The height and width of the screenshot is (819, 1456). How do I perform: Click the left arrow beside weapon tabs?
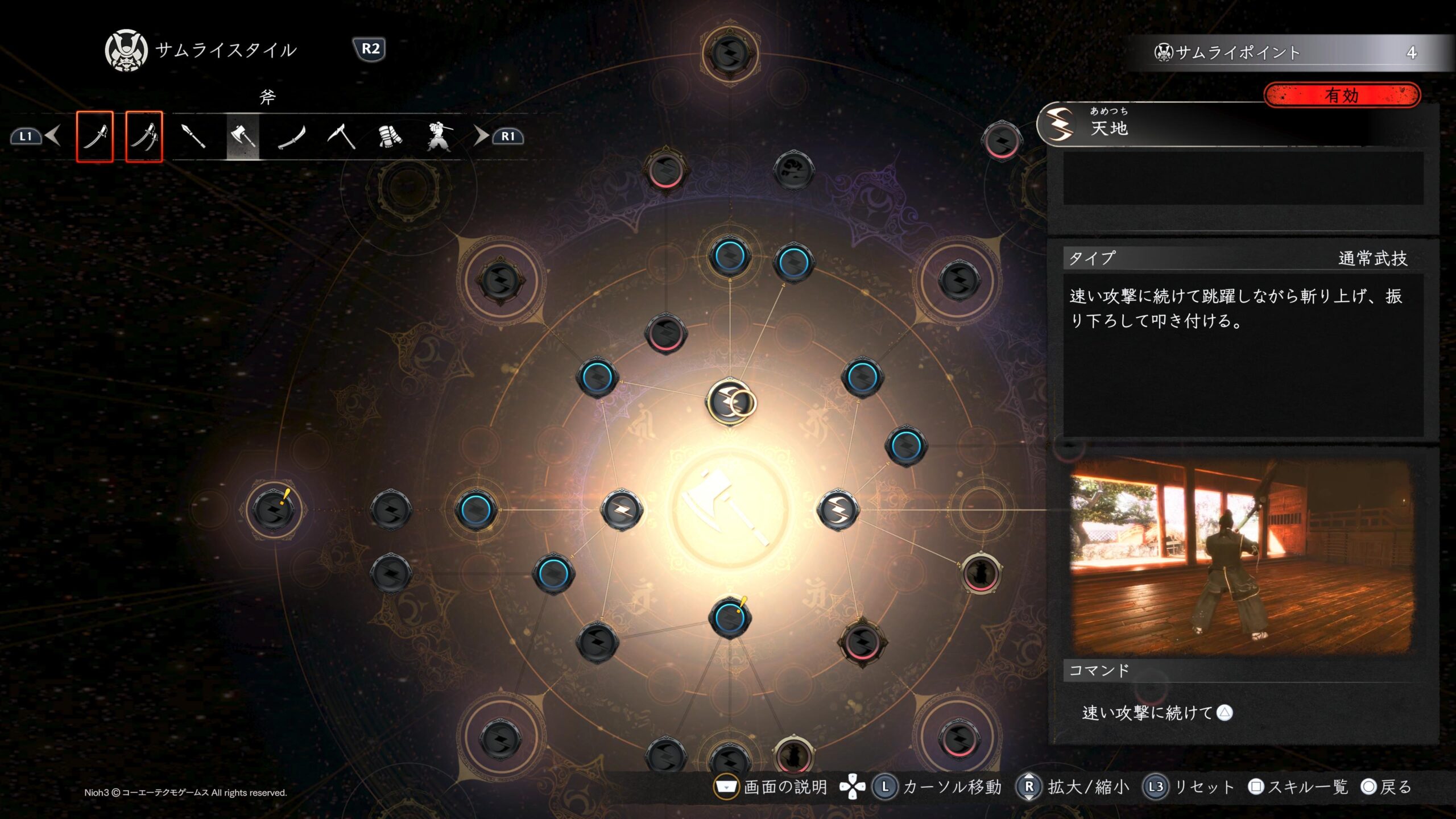click(x=53, y=136)
